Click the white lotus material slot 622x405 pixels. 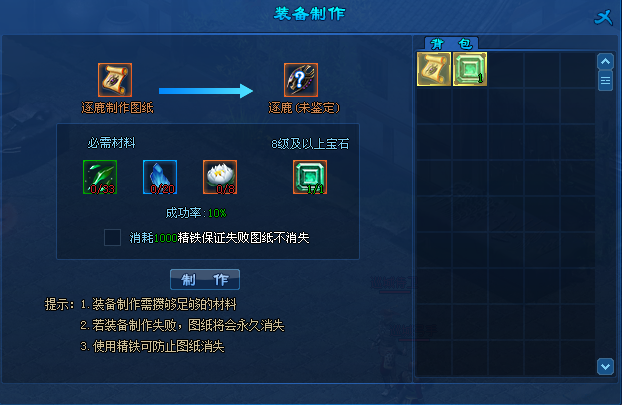(219, 176)
